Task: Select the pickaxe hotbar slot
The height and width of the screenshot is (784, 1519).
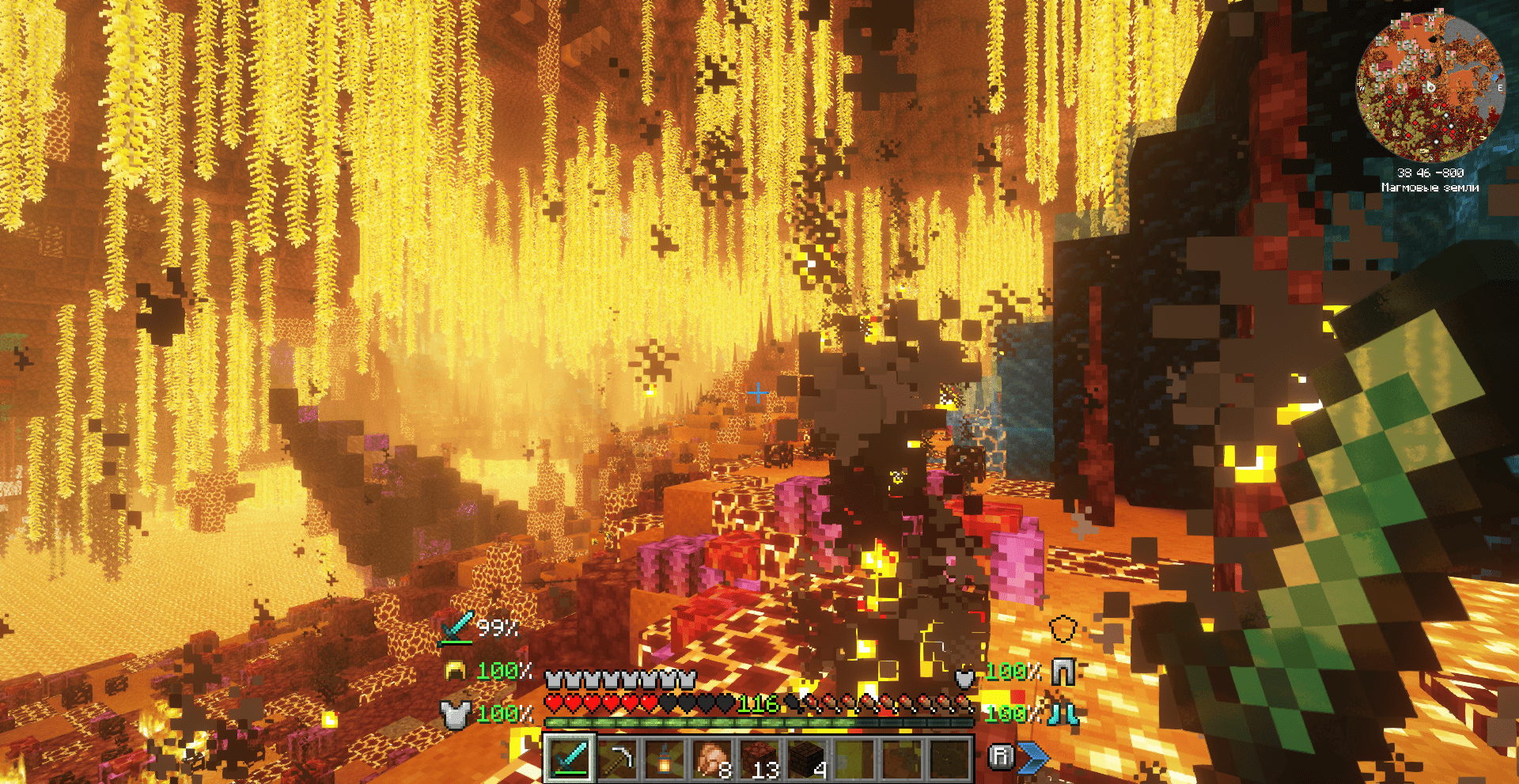Action: click(619, 757)
